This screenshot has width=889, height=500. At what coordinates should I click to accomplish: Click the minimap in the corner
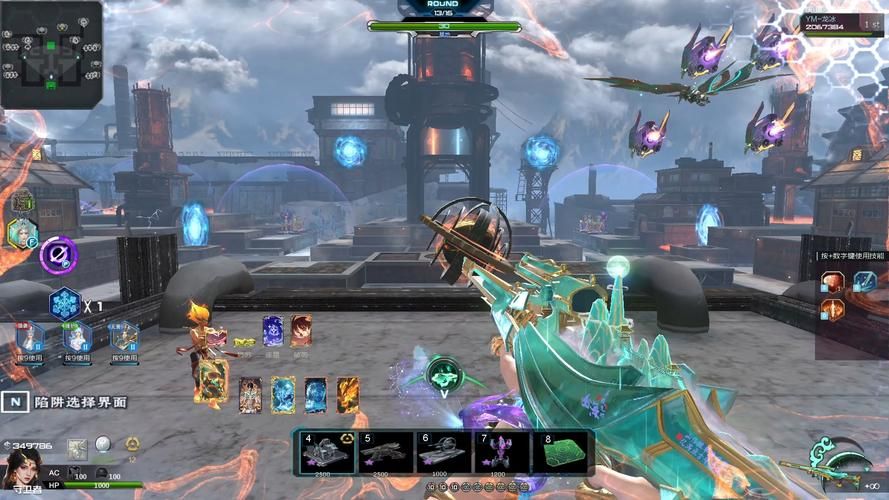(x=51, y=54)
